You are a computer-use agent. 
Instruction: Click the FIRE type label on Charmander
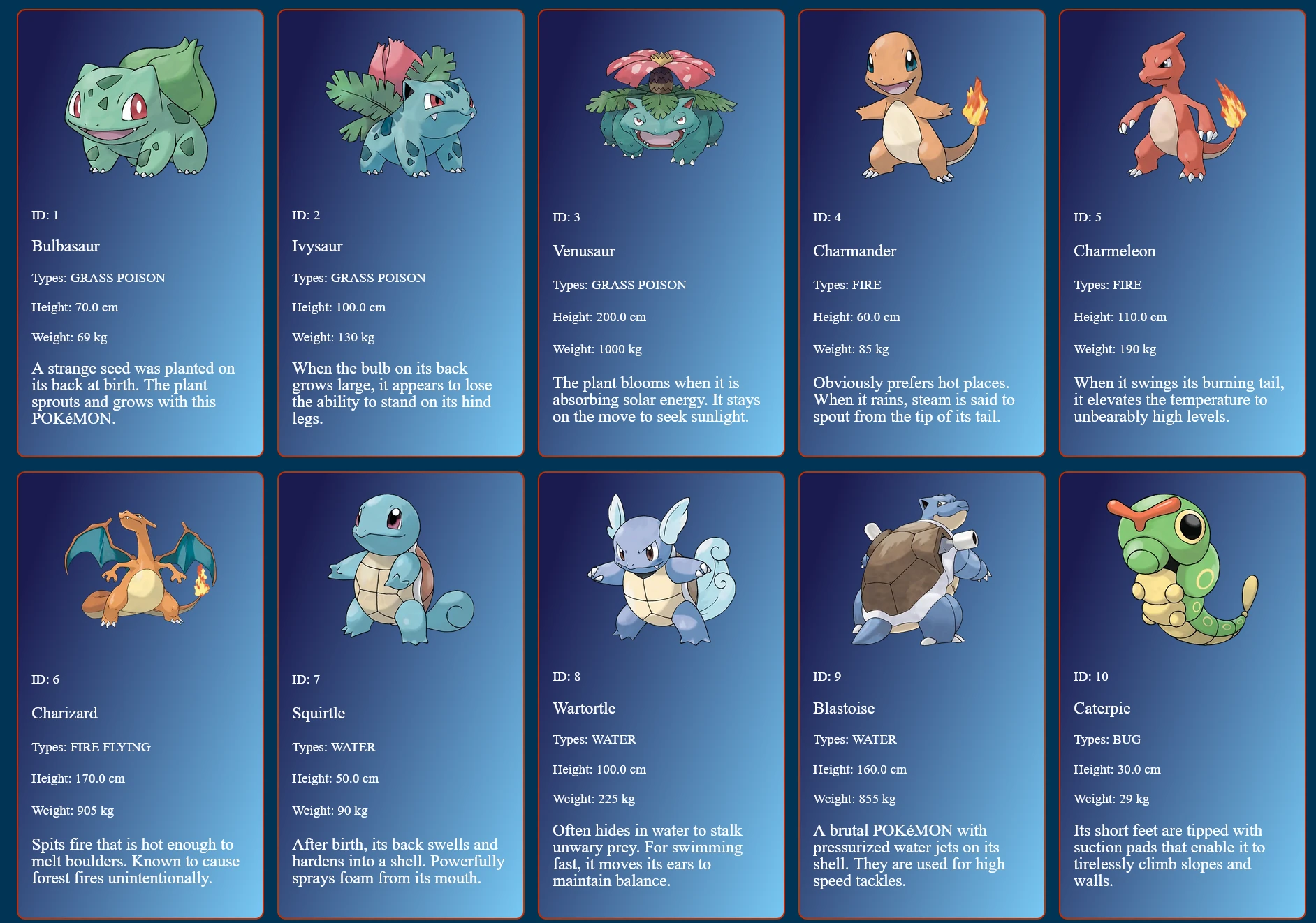pos(847,284)
